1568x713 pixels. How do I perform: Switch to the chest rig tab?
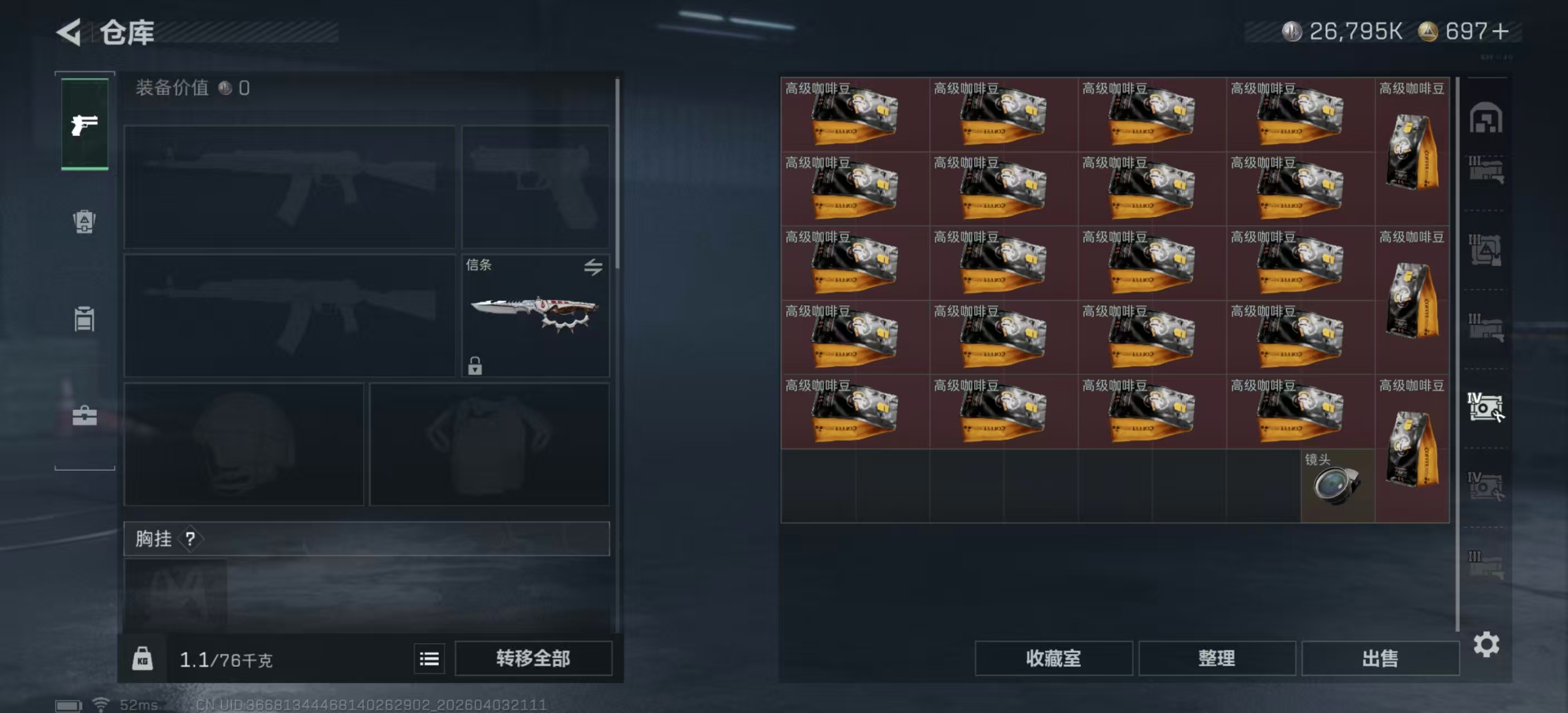click(84, 320)
